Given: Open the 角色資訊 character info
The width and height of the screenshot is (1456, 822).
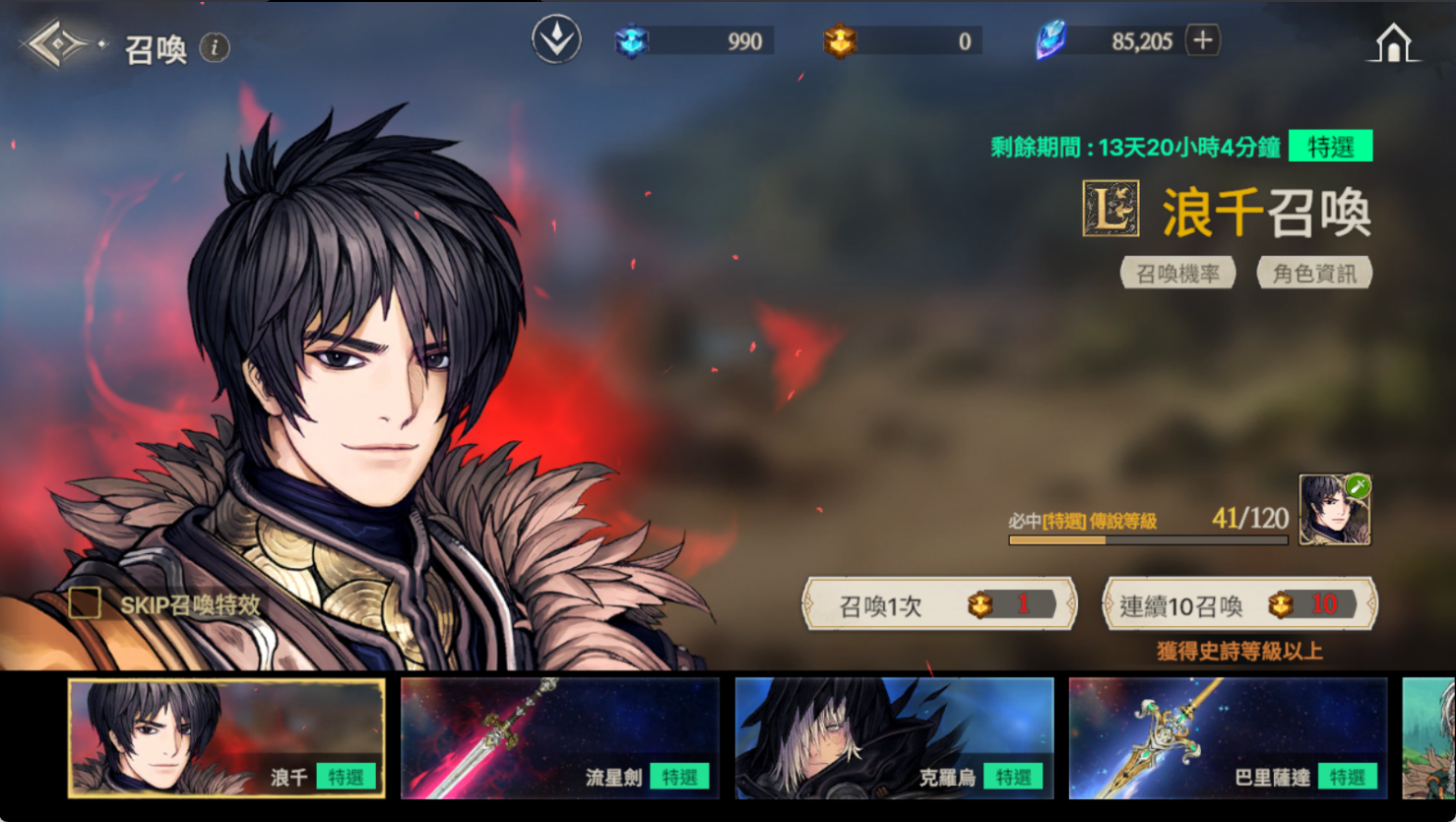Looking at the screenshot, I should point(1313,273).
